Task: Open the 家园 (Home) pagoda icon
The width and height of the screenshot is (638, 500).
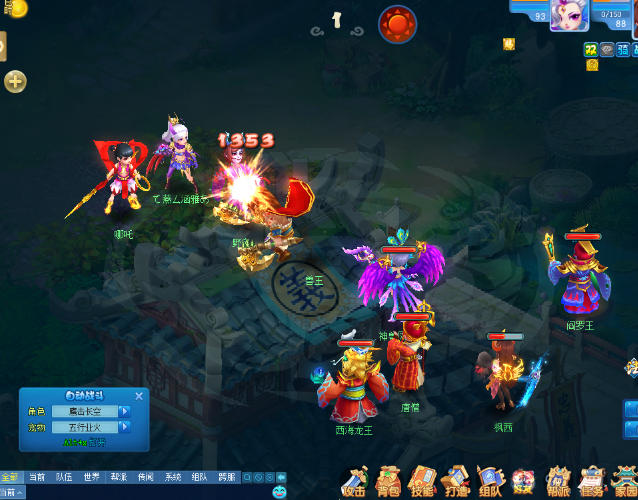Action: click(x=624, y=482)
